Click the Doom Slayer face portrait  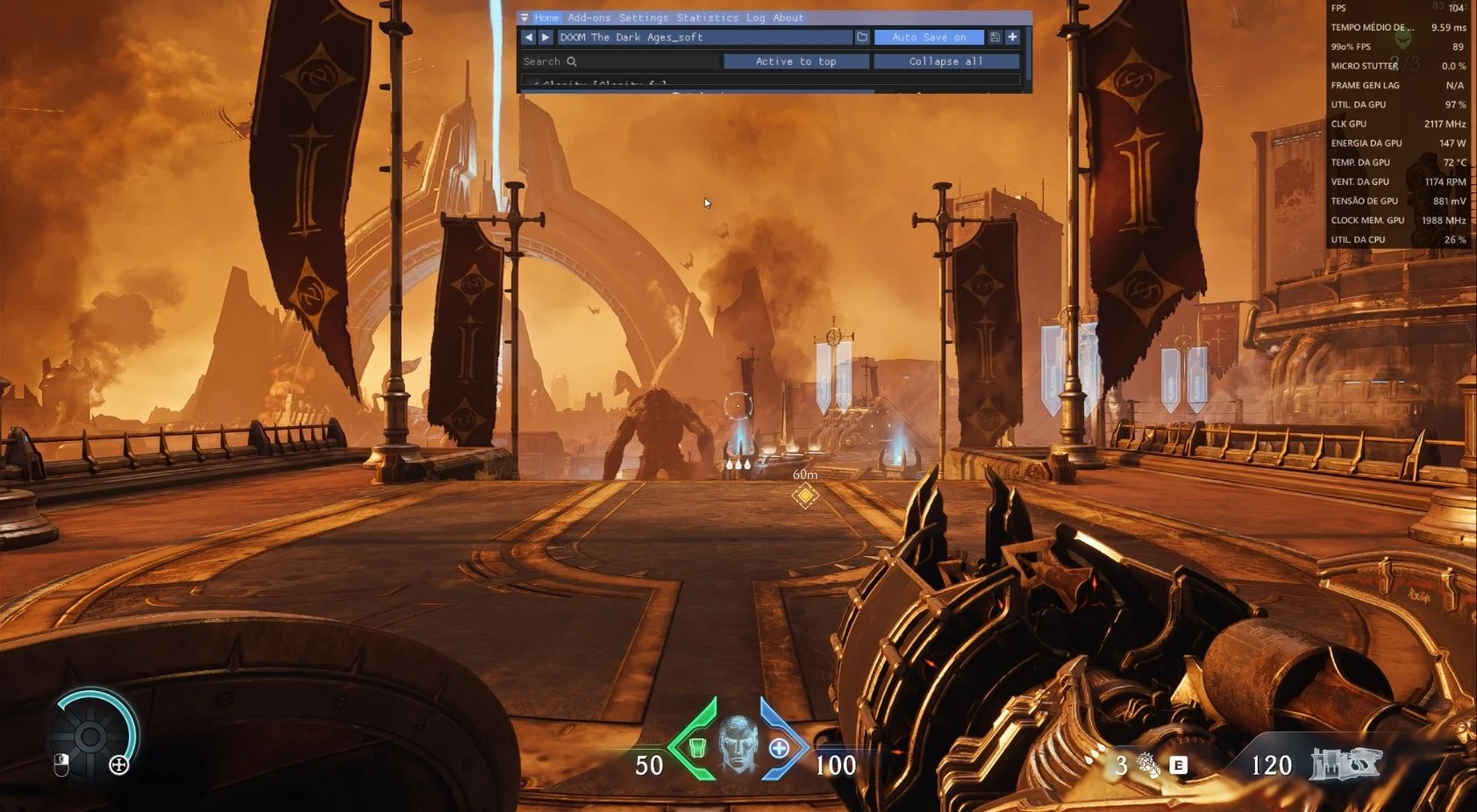[738, 746]
